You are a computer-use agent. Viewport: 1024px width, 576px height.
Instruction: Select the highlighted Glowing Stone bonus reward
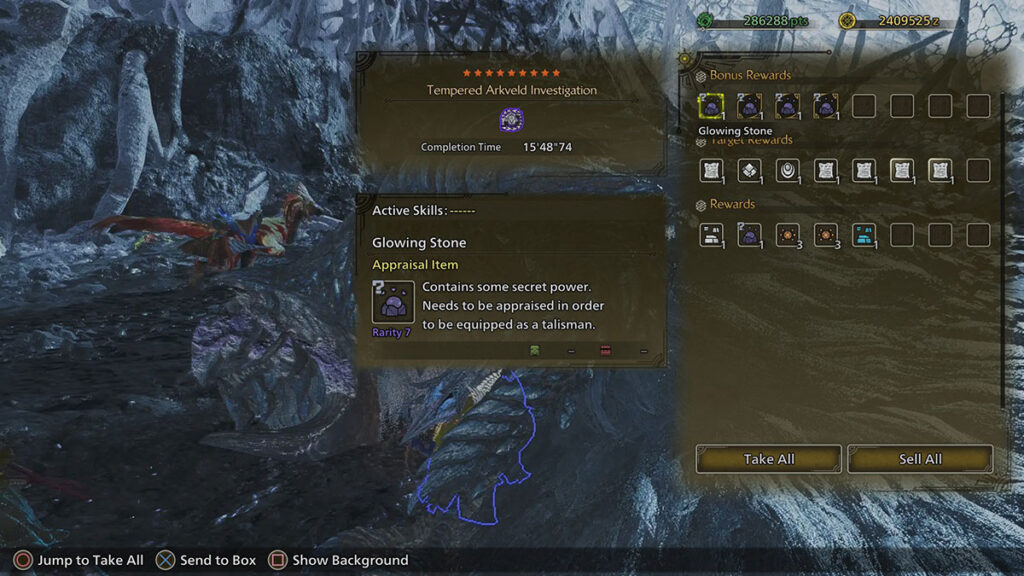[711, 106]
